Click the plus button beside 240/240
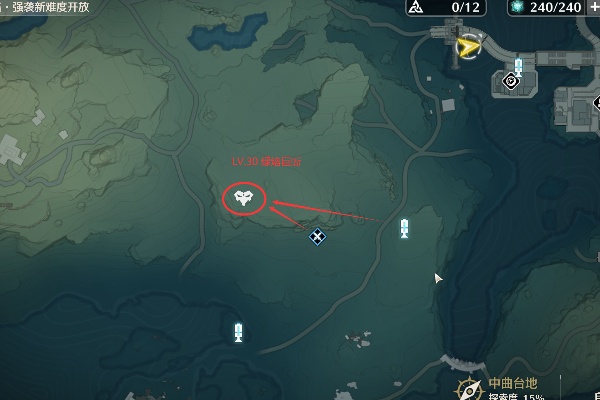 pos(593,7)
